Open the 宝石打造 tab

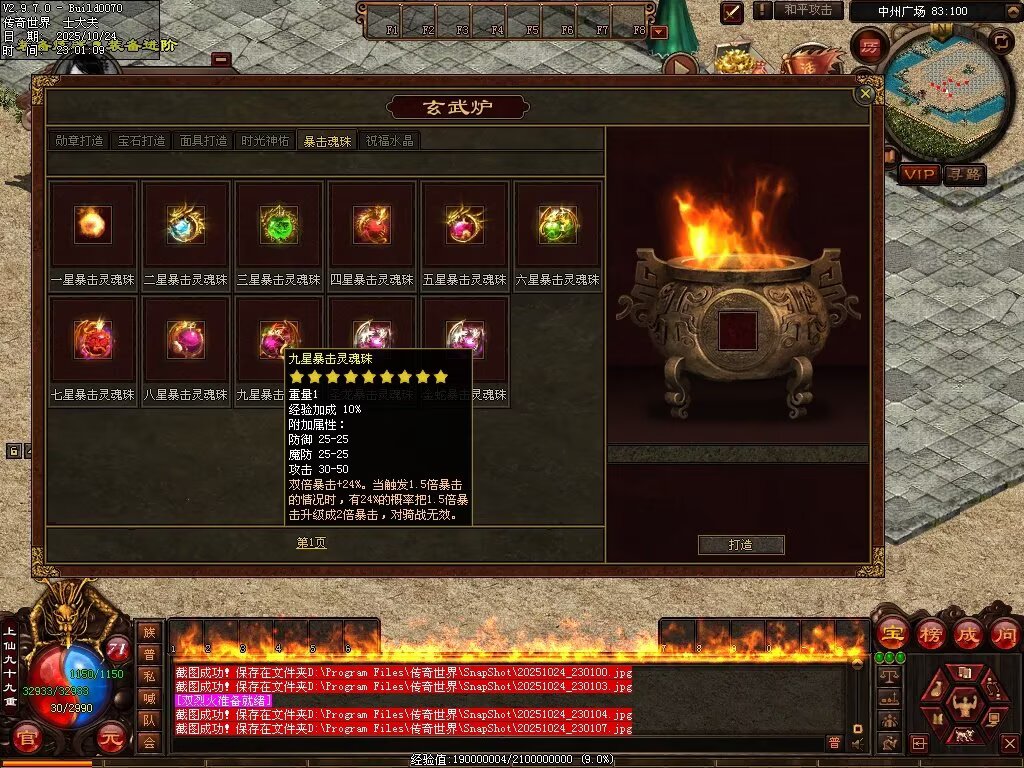141,141
